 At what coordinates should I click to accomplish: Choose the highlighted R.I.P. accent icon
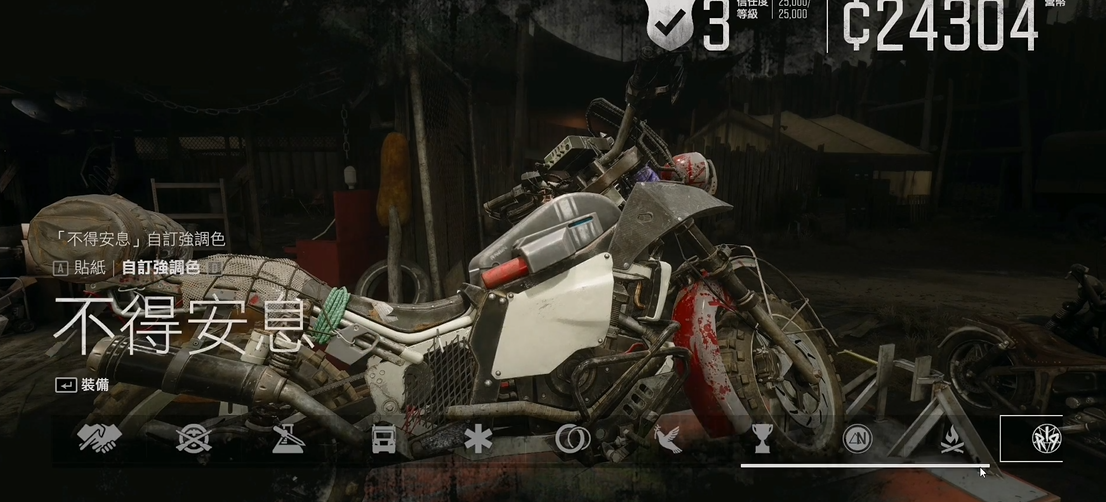[x=1045, y=439]
